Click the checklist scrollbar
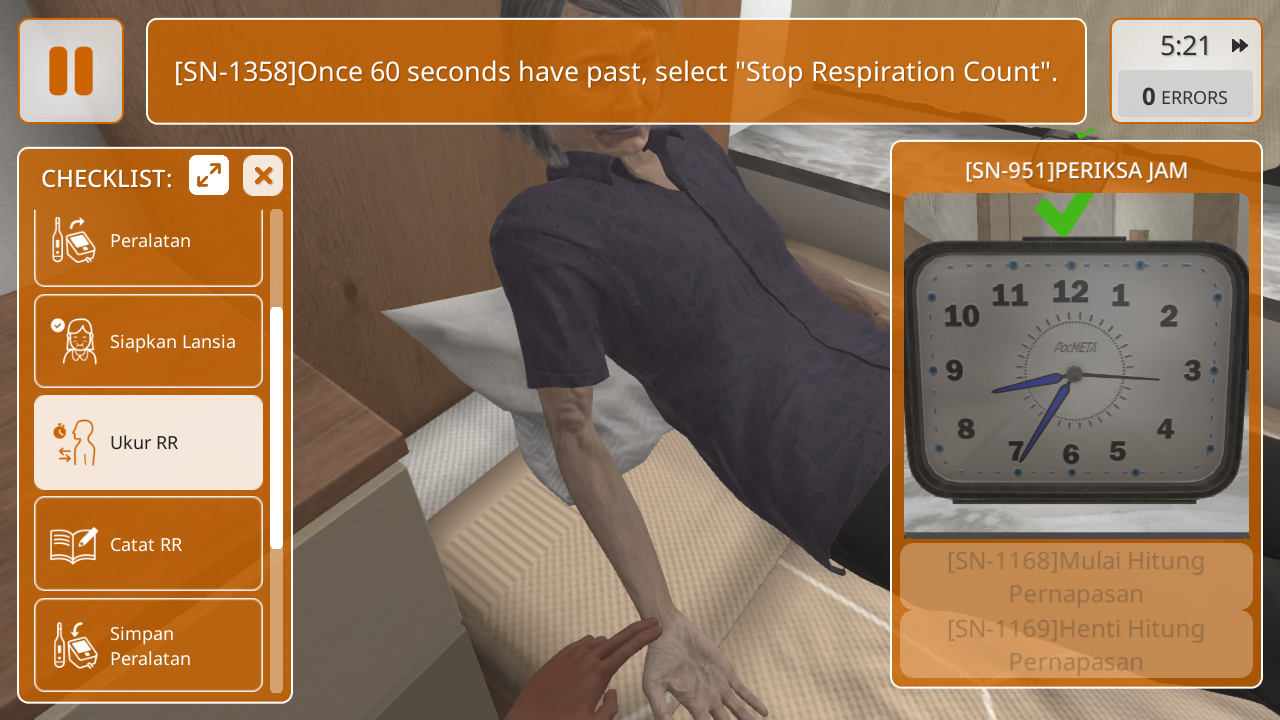Screen dimensions: 1280x720 click(276, 428)
